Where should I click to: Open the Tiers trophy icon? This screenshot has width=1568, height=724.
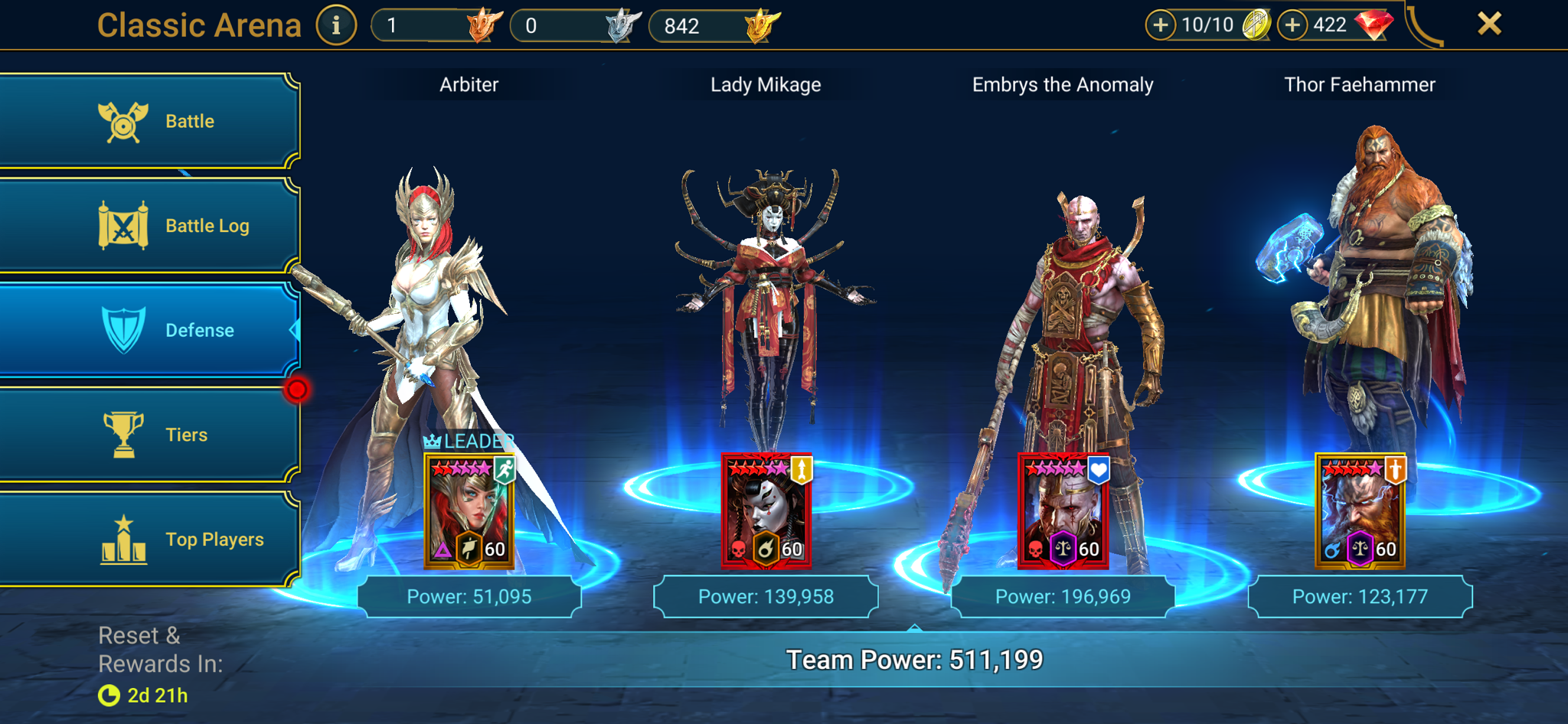click(x=122, y=434)
